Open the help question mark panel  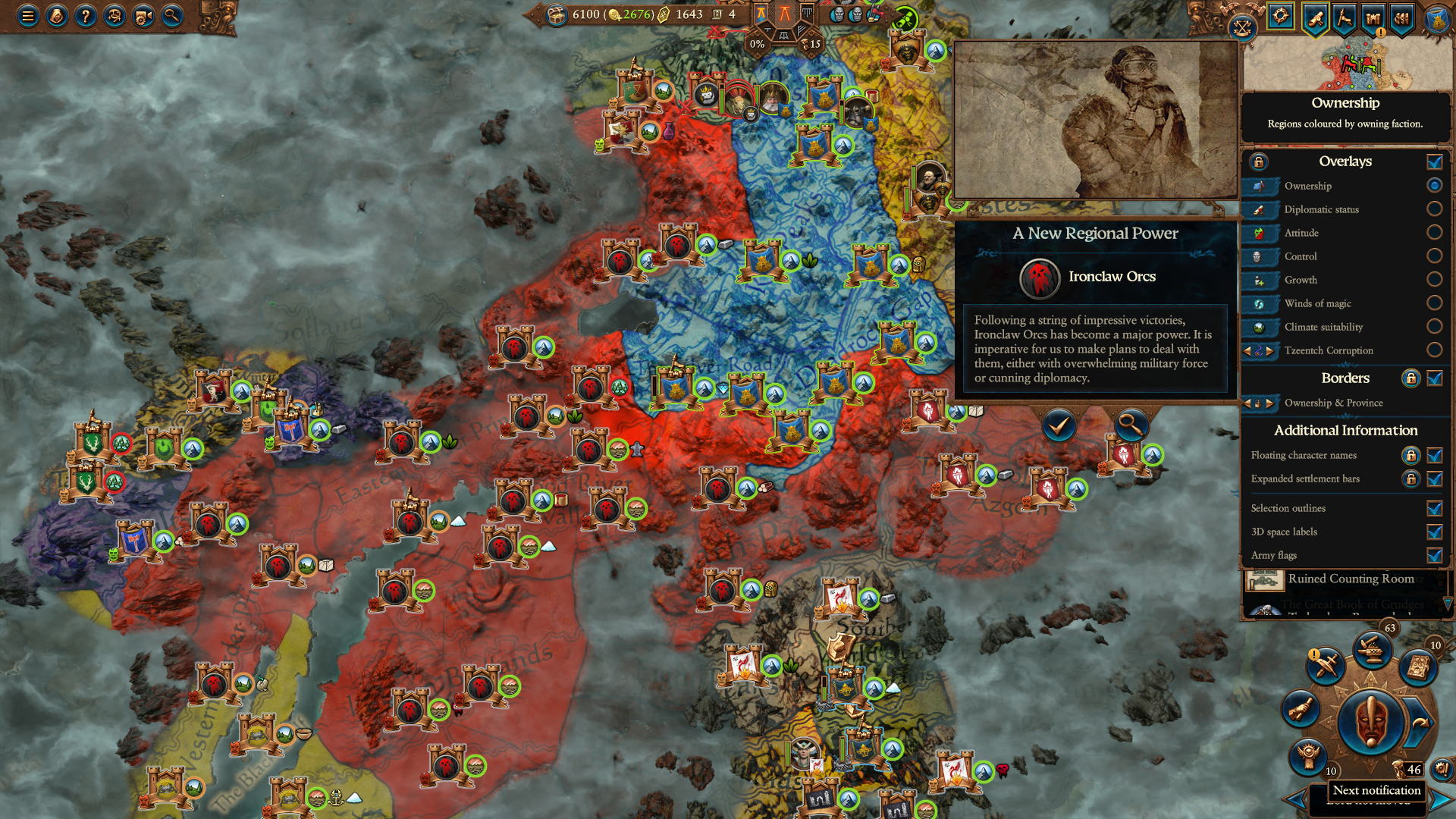(86, 15)
